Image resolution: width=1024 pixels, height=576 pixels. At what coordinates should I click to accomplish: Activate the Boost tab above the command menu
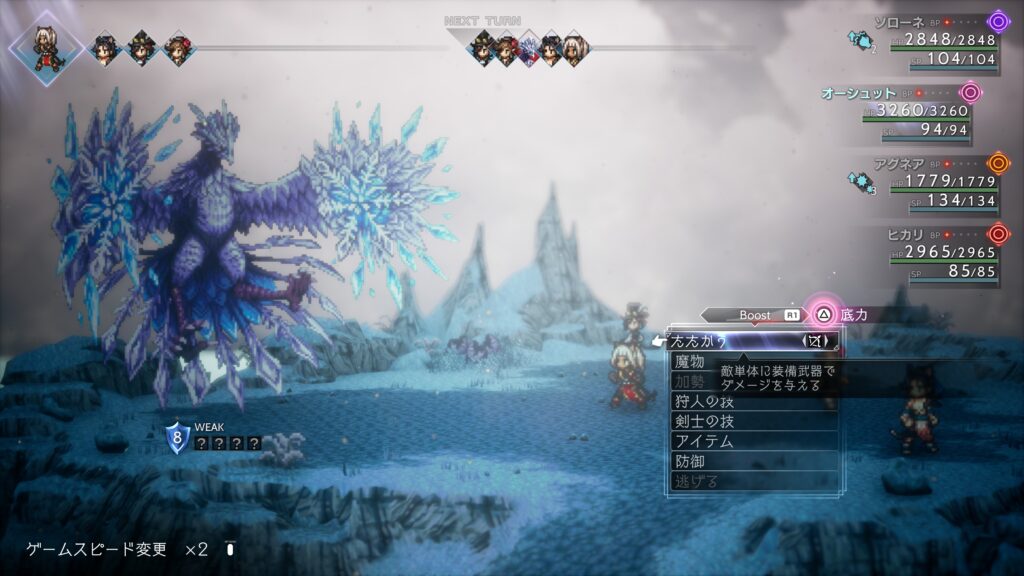point(755,315)
